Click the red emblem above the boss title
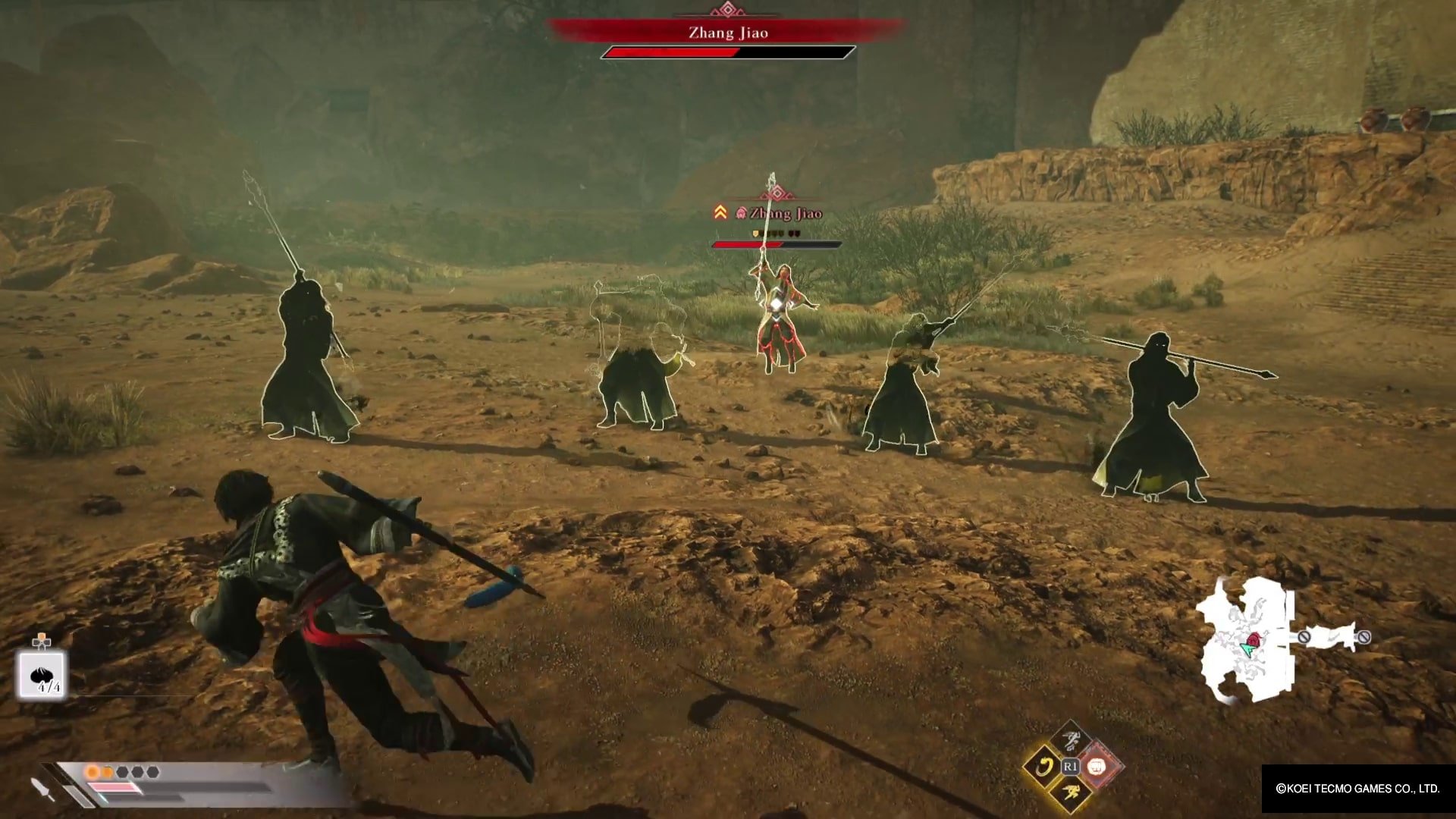 click(x=728, y=10)
